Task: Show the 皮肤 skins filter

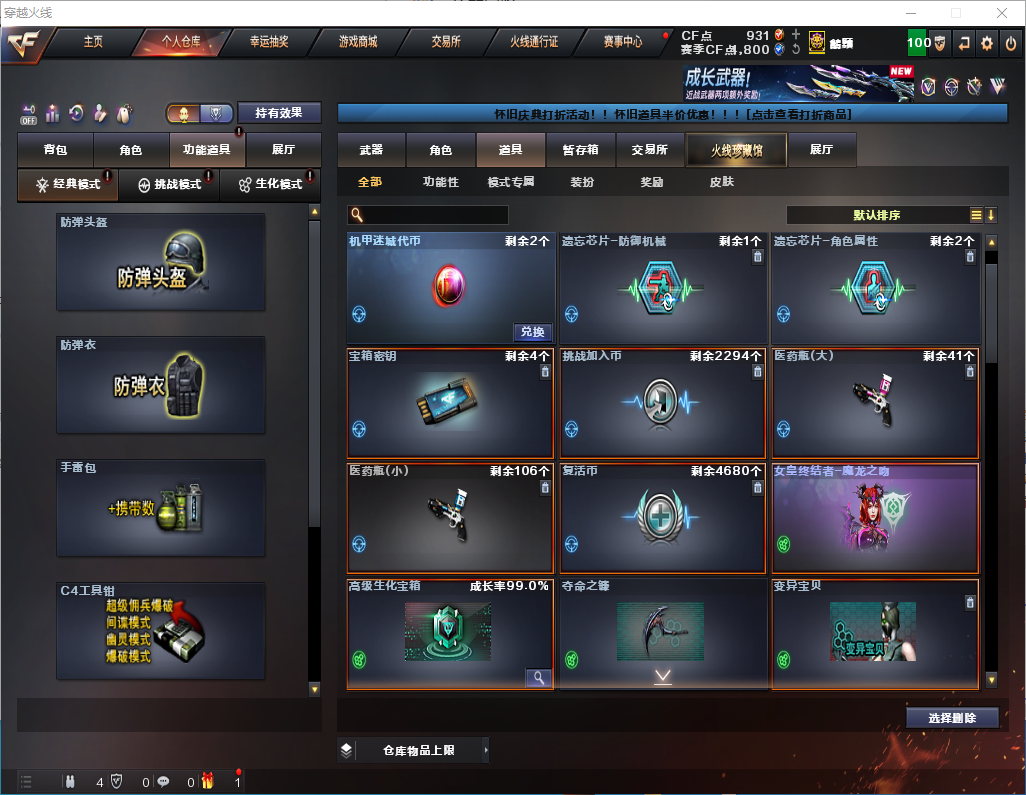Action: pos(721,182)
